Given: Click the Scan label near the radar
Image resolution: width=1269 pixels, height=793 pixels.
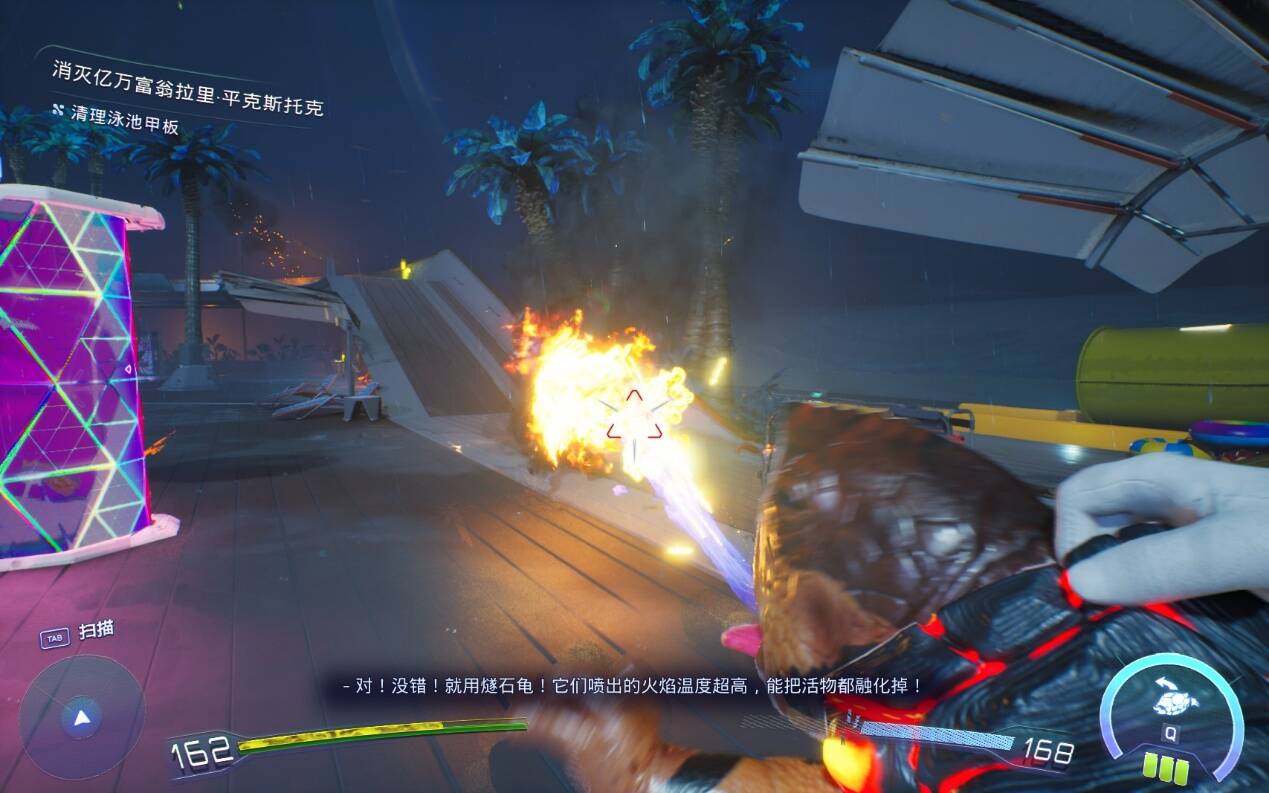Looking at the screenshot, I should click(96, 630).
